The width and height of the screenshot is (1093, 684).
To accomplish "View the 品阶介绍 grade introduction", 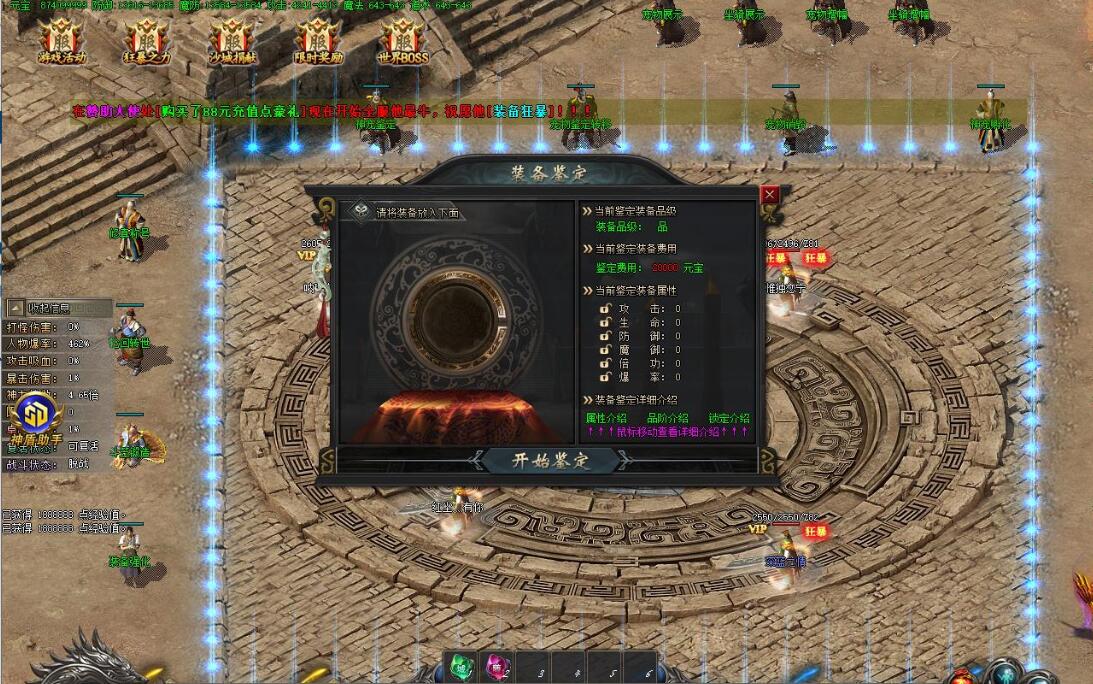I will coord(667,418).
